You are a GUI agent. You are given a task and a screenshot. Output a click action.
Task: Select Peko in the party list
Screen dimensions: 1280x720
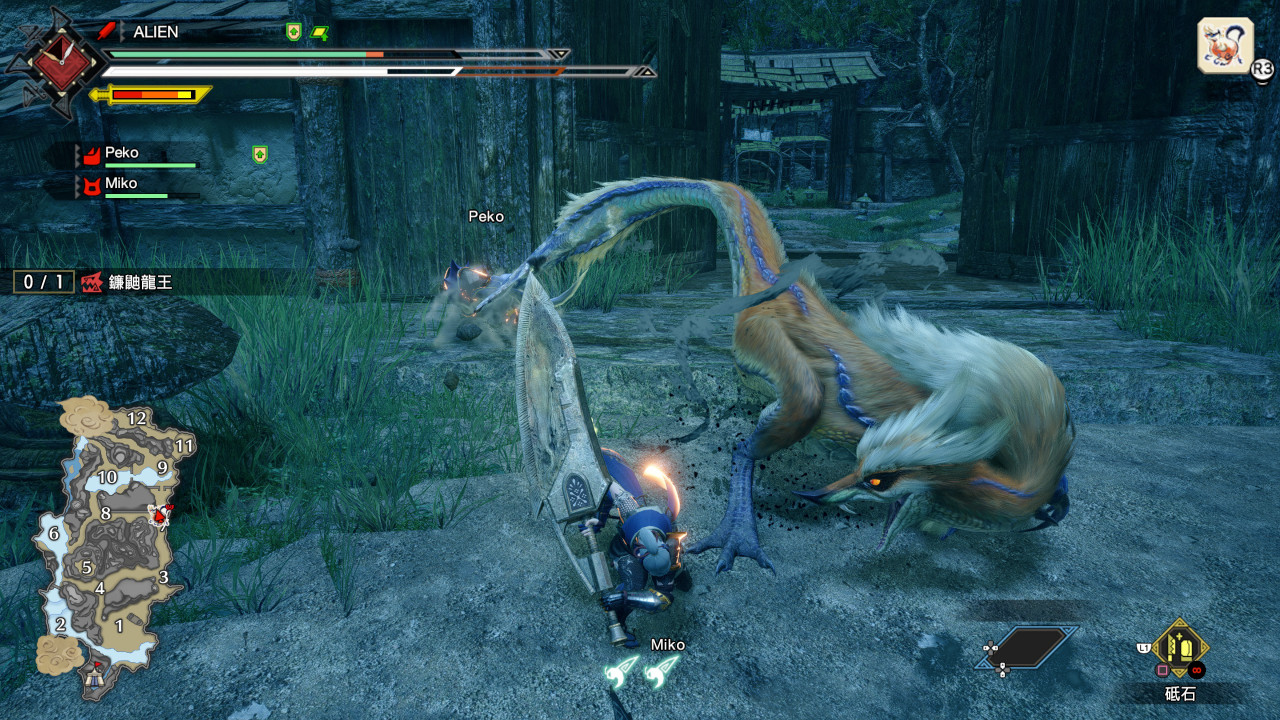point(121,153)
